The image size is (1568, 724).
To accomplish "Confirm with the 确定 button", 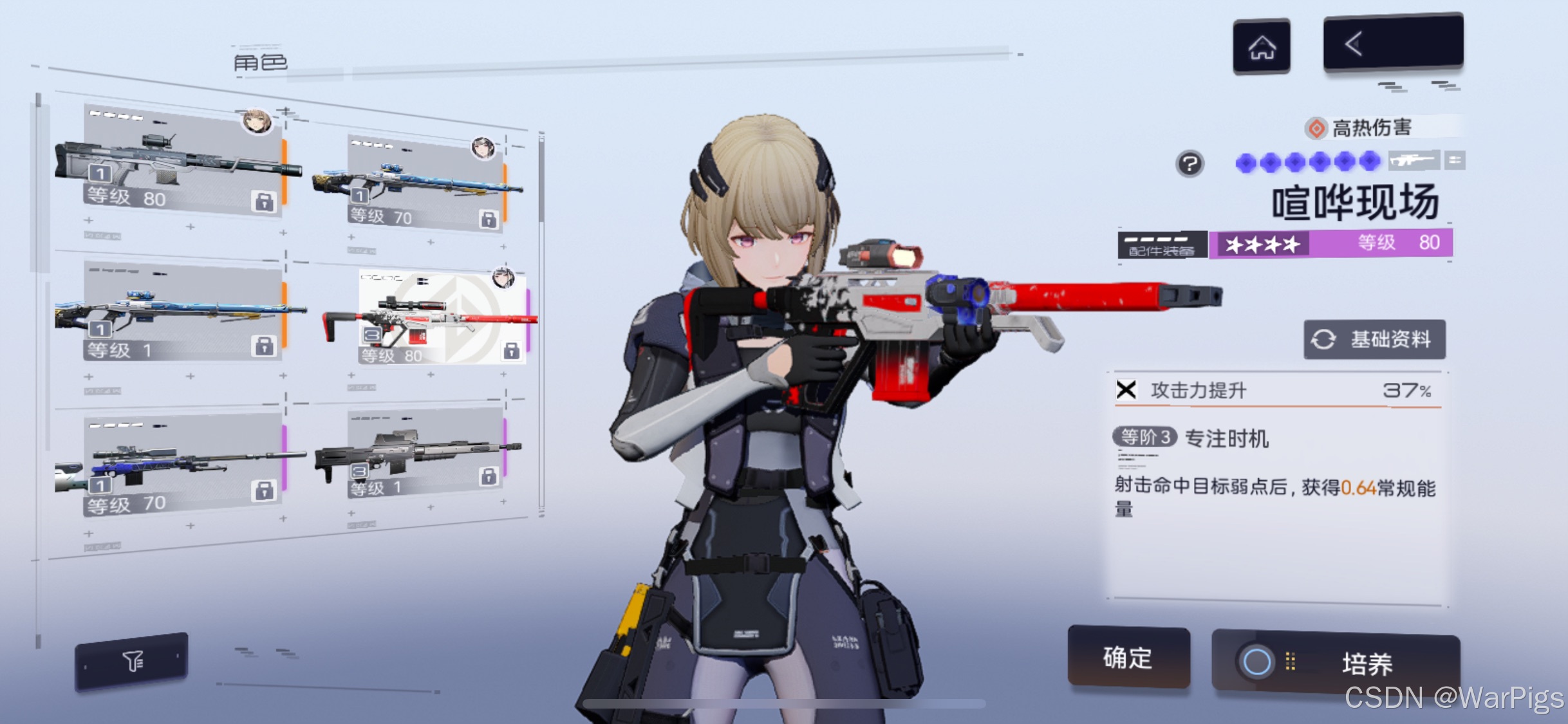I will [1128, 657].
